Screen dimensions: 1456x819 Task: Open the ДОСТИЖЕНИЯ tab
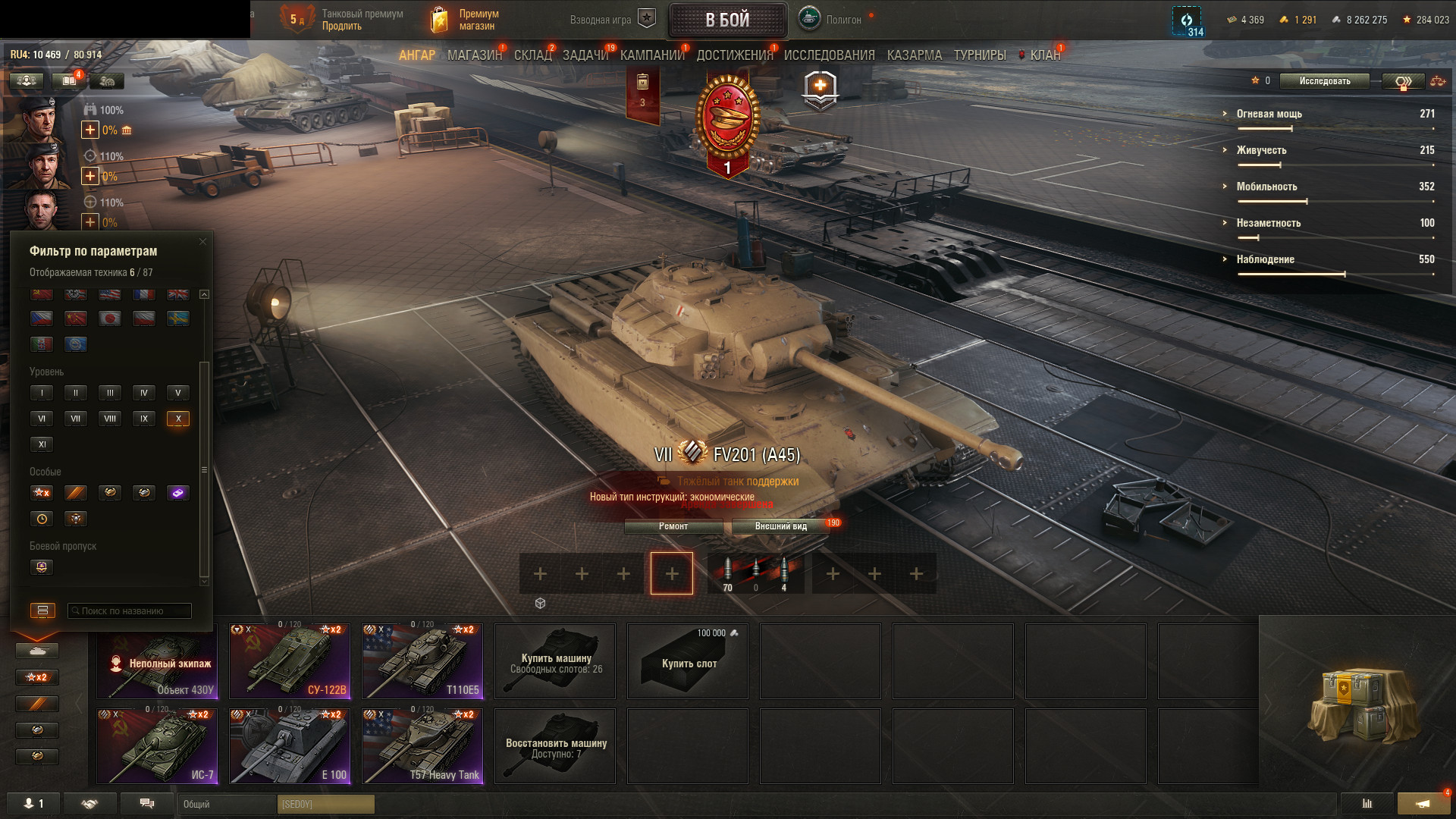pos(734,55)
